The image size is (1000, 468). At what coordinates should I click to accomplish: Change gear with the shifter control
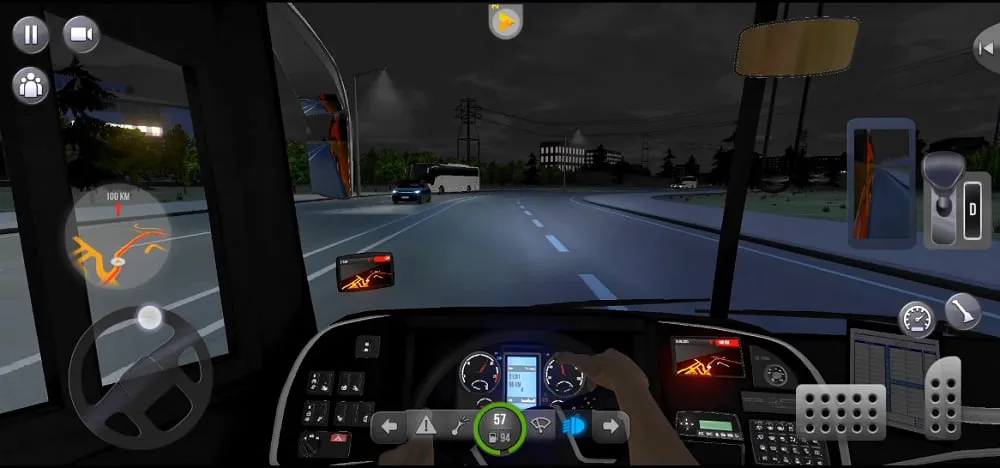(x=943, y=198)
